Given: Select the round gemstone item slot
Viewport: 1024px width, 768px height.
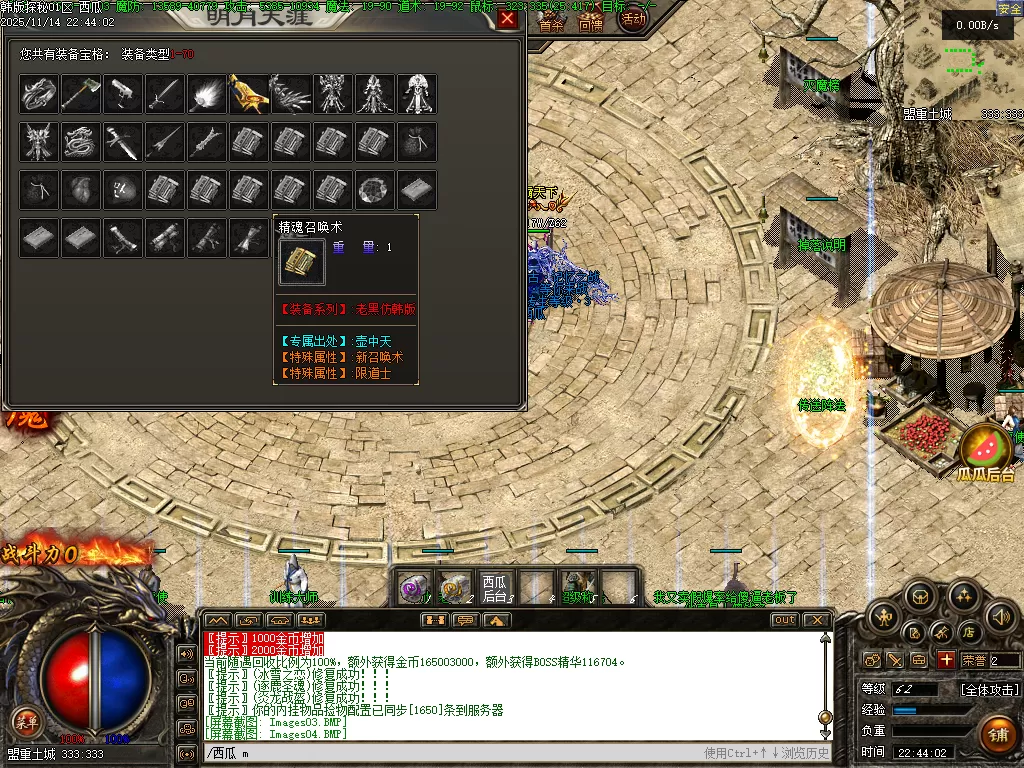Looking at the screenshot, I should [374, 190].
